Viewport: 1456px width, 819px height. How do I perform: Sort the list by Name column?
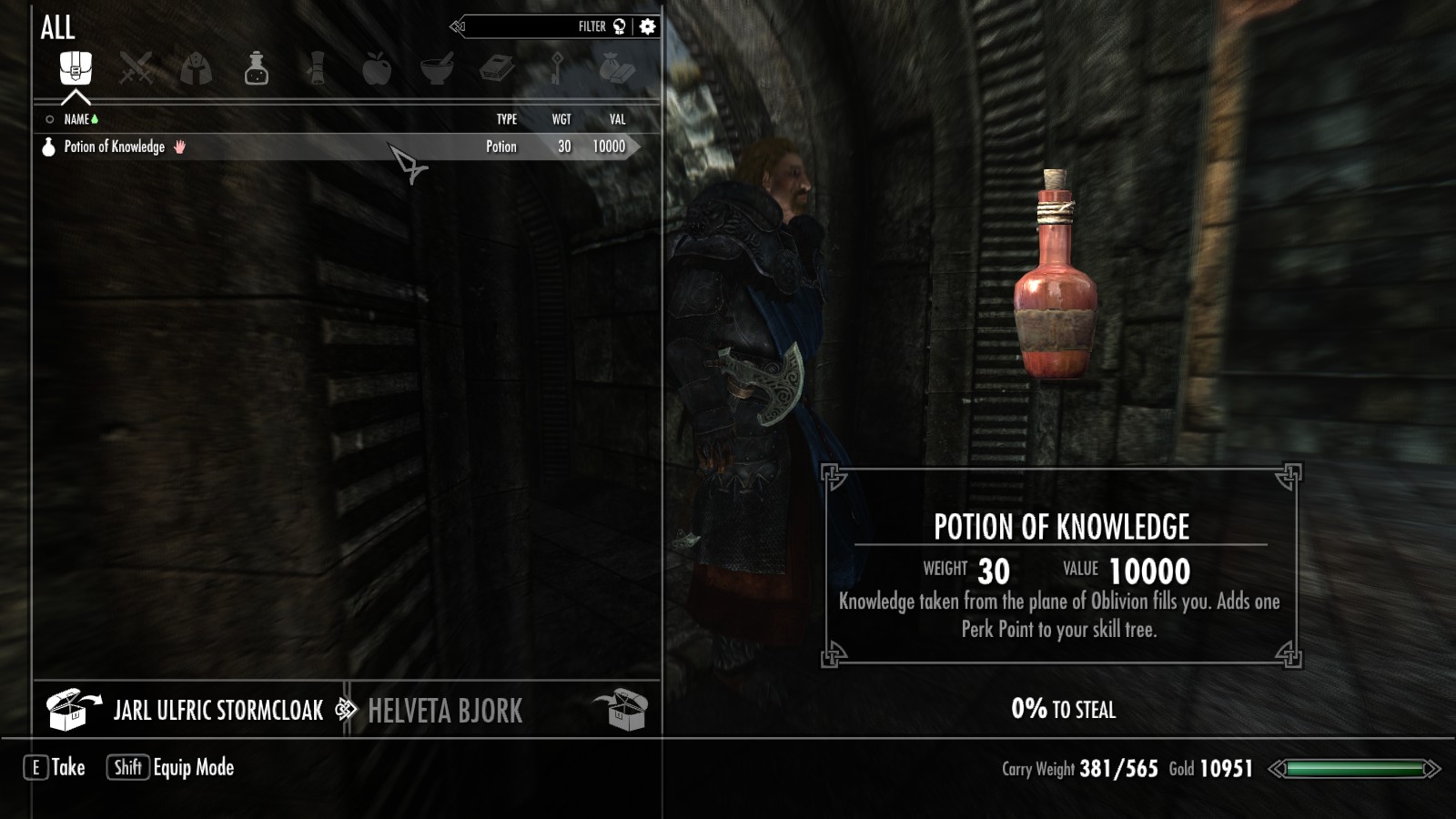[x=76, y=119]
